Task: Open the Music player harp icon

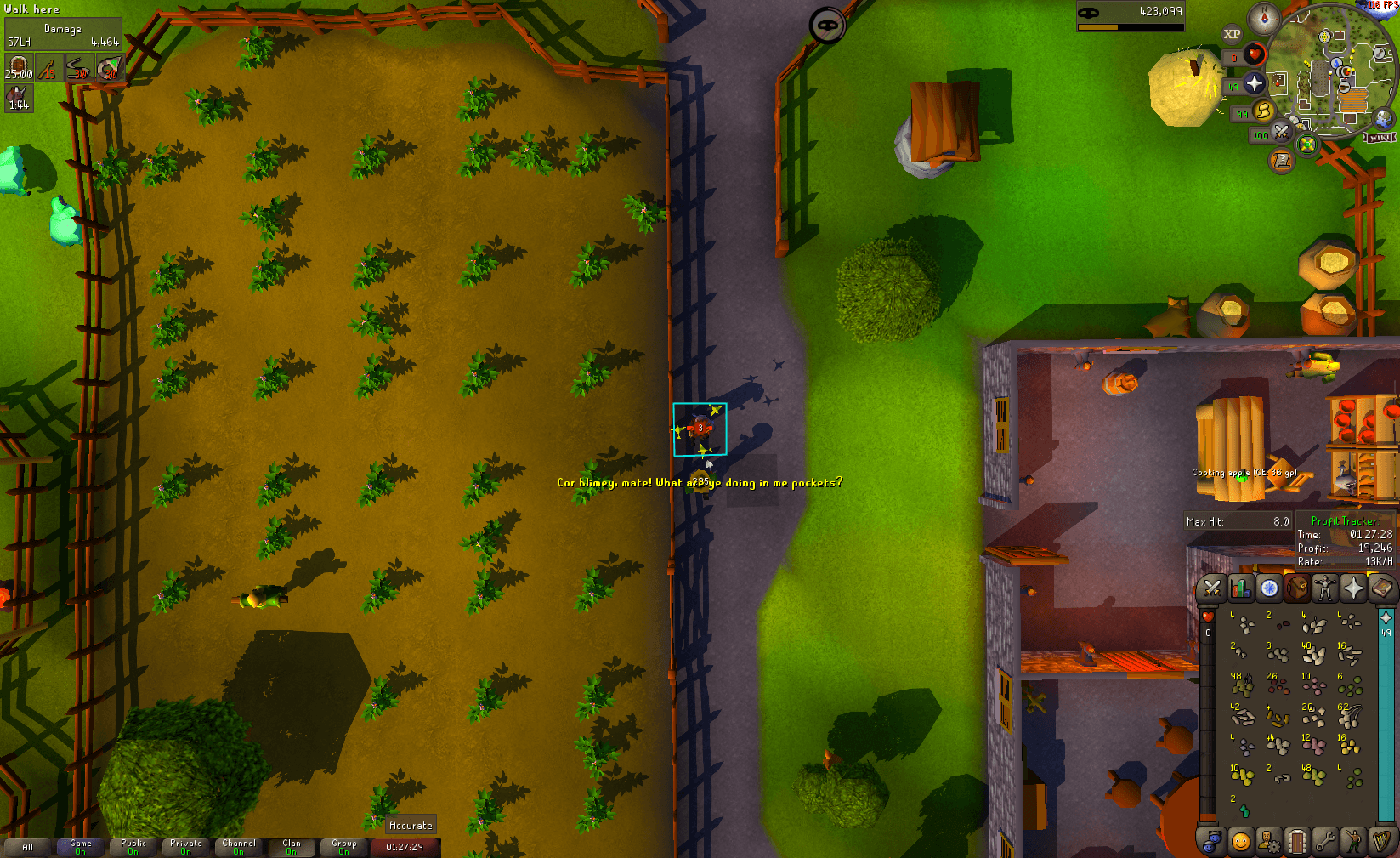Action: click(1382, 841)
